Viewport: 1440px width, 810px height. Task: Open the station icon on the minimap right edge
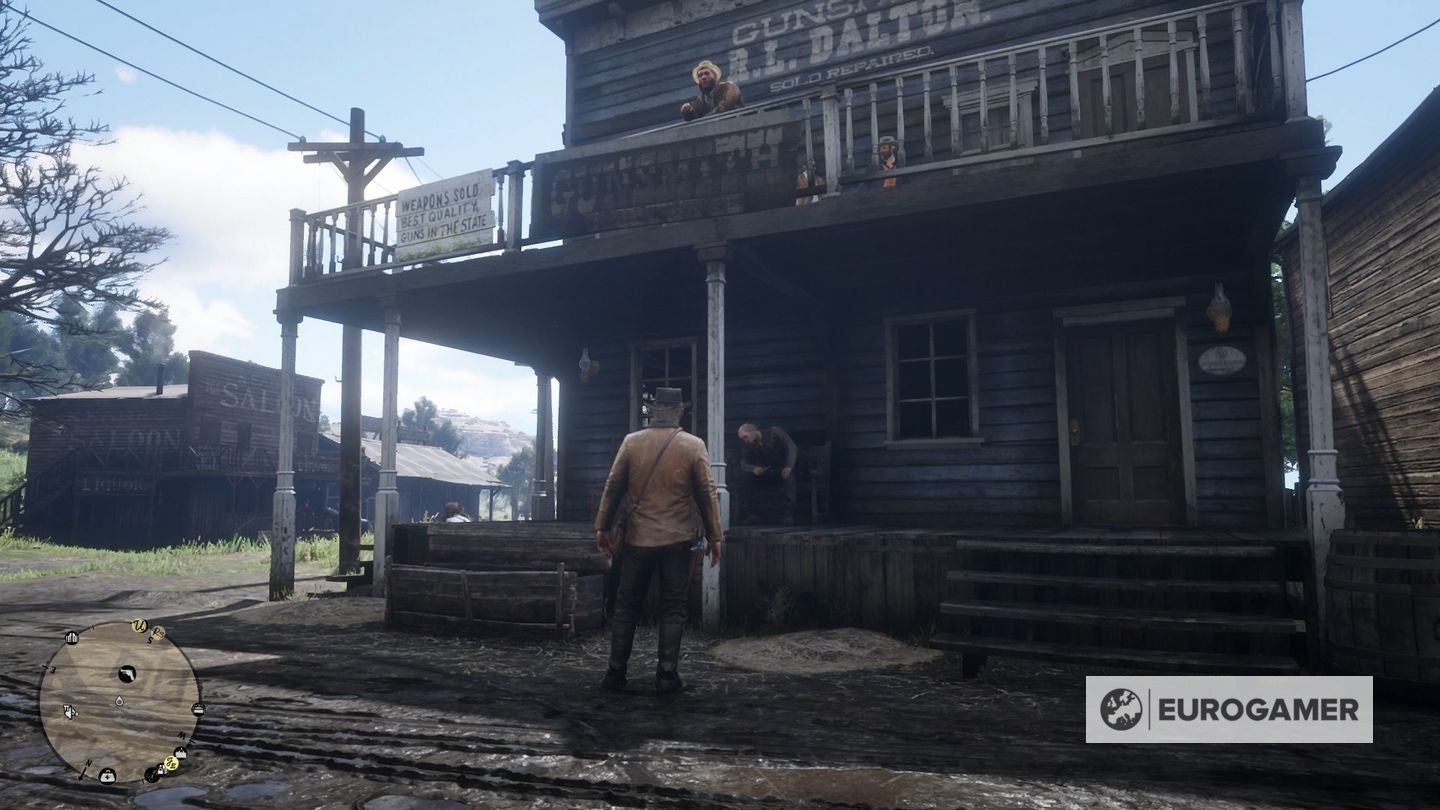198,710
